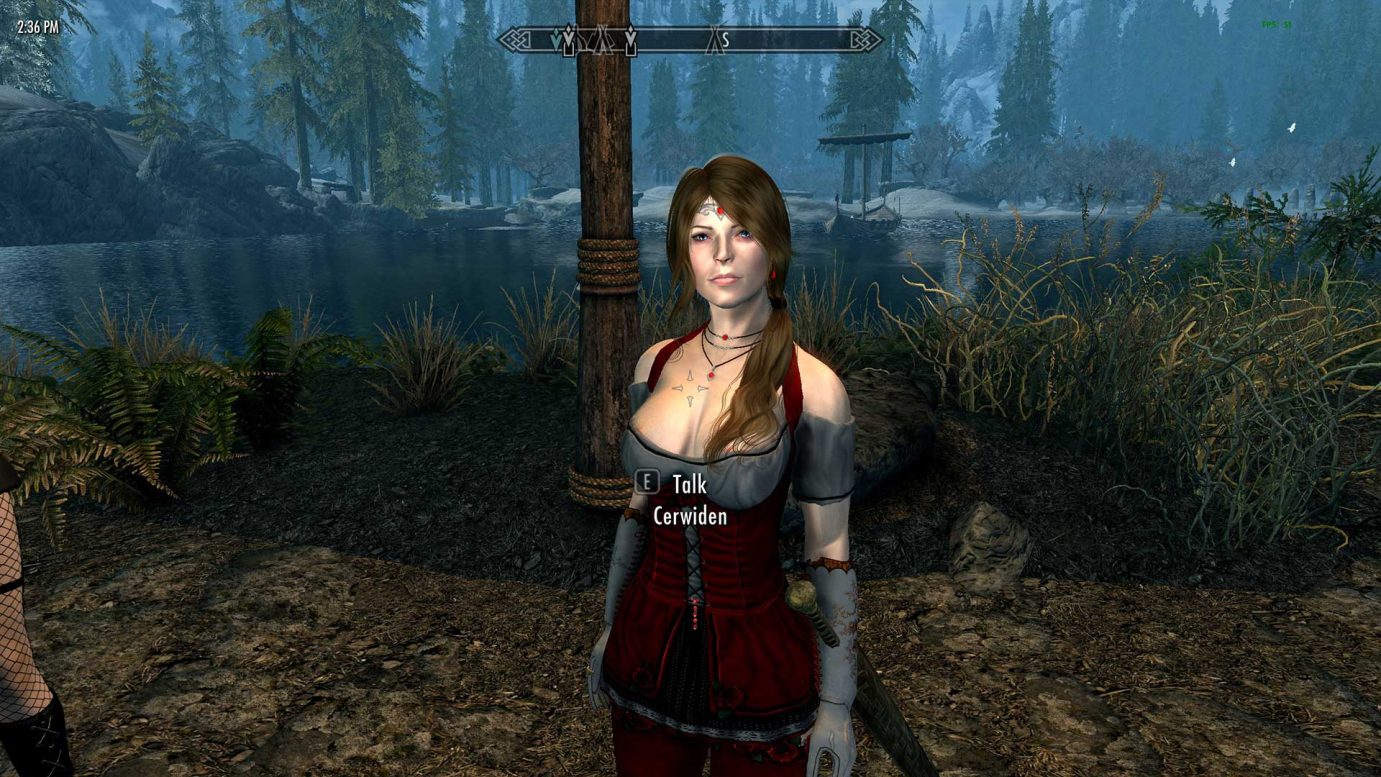Screen dimensions: 1381x777
Task: Click the teal quest marker on the compass
Action: 556,38
